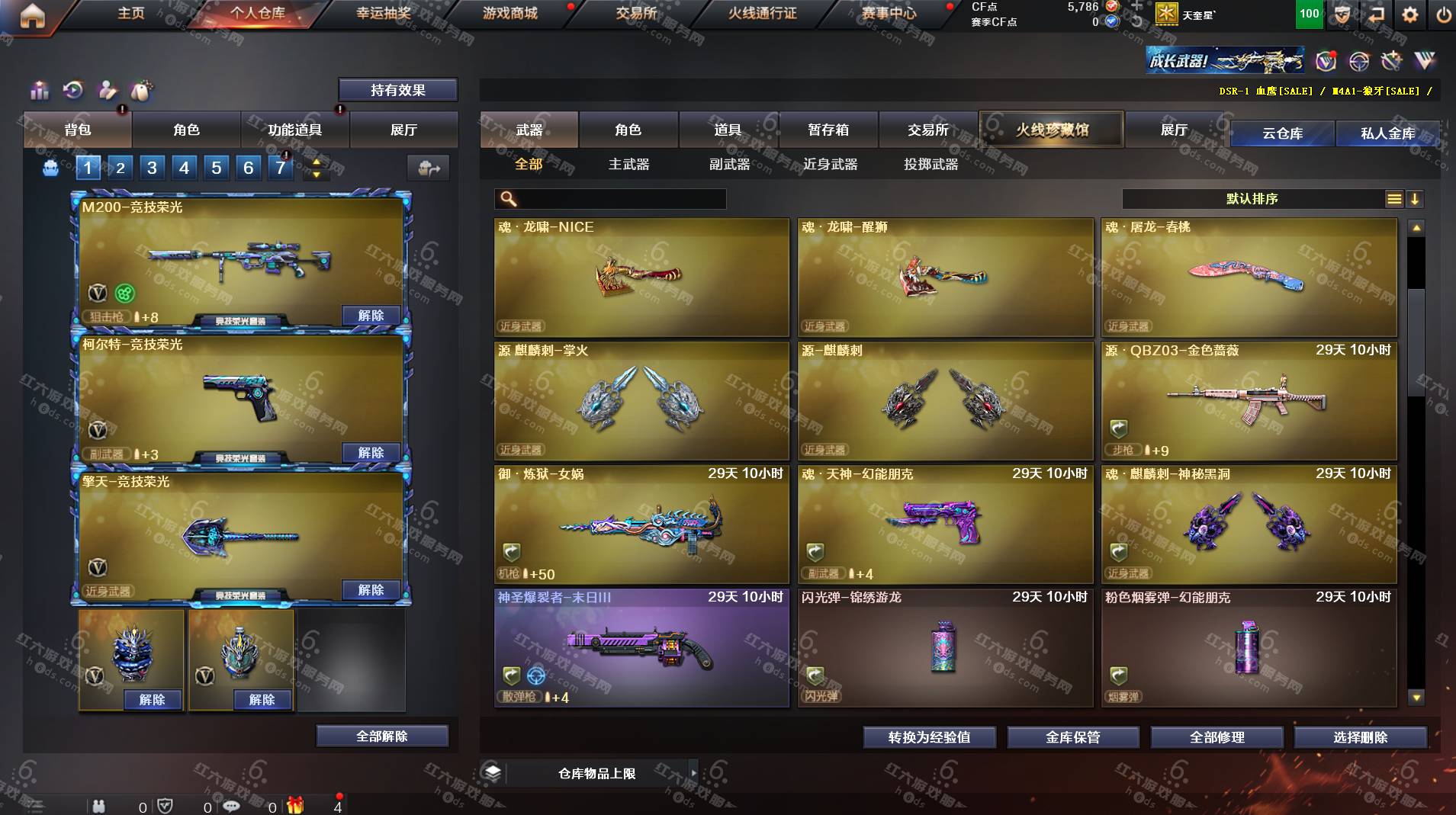
Task: Select backpack page 7
Action: point(282,167)
